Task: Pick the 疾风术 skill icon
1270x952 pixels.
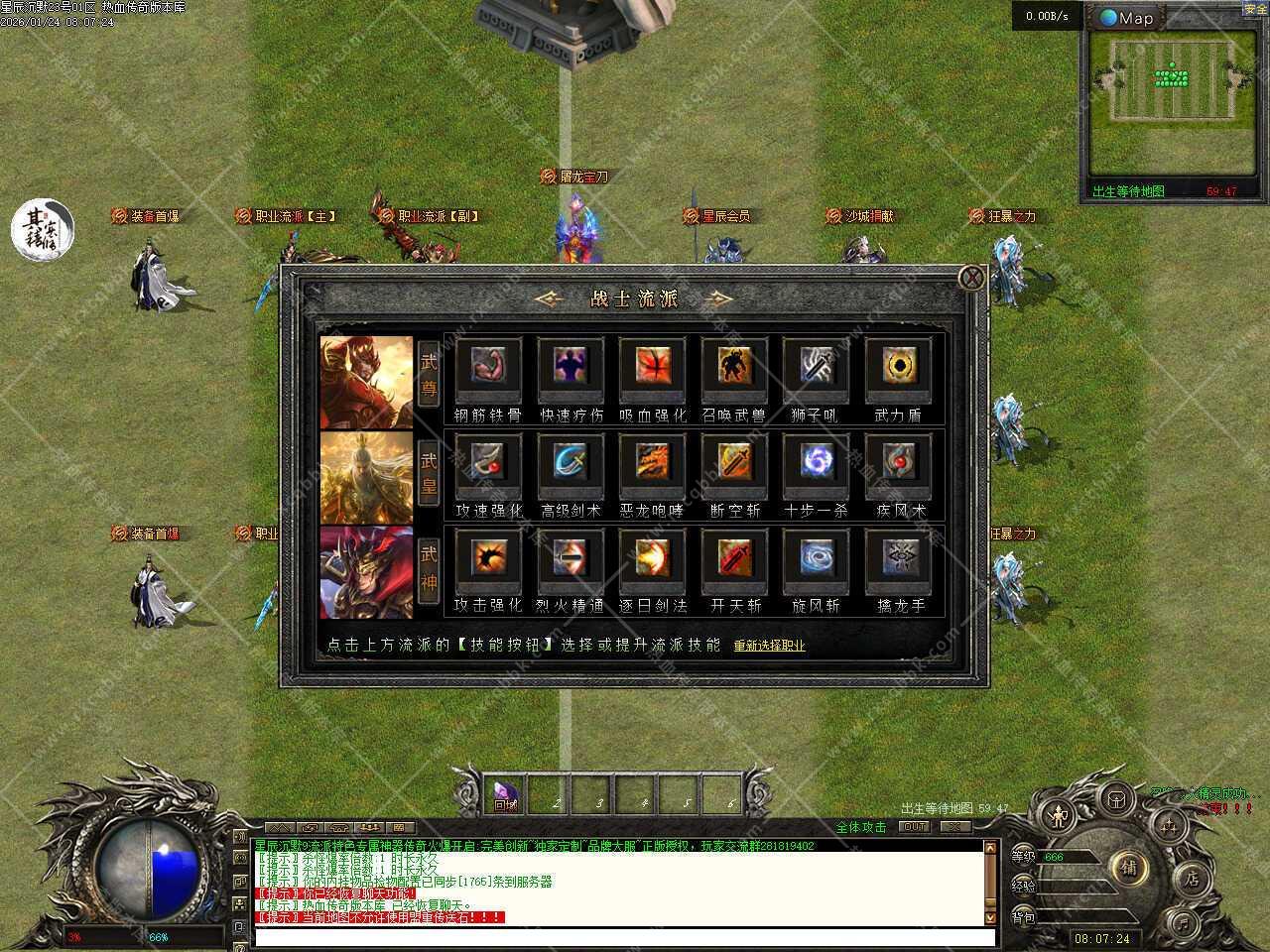Action: (x=898, y=462)
